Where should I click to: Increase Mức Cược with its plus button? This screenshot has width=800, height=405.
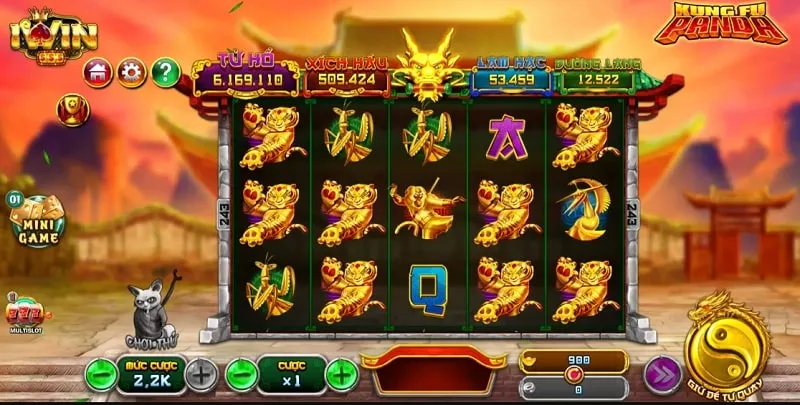[x=201, y=375]
